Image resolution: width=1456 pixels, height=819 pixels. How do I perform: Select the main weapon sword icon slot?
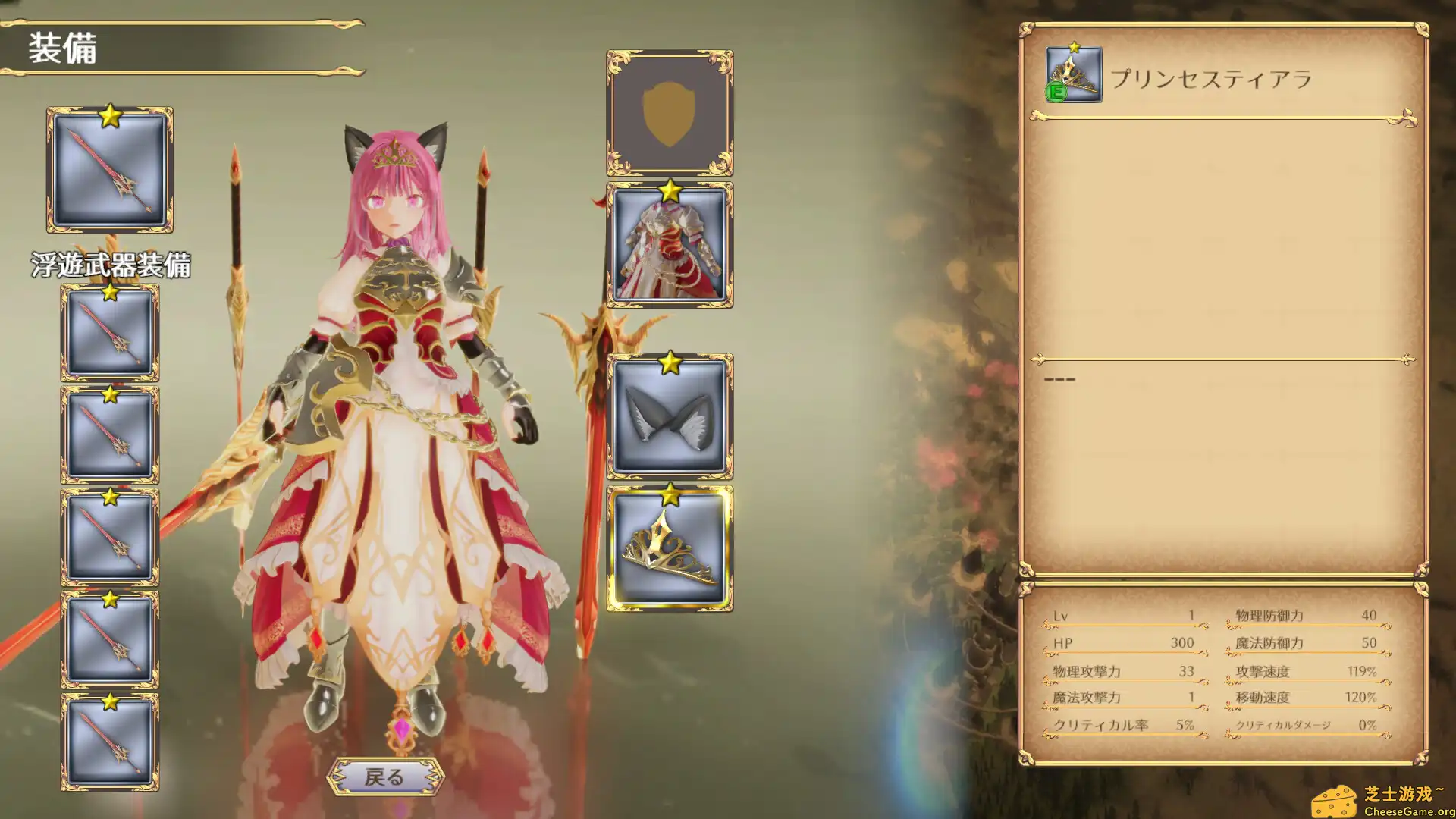pyautogui.click(x=110, y=171)
